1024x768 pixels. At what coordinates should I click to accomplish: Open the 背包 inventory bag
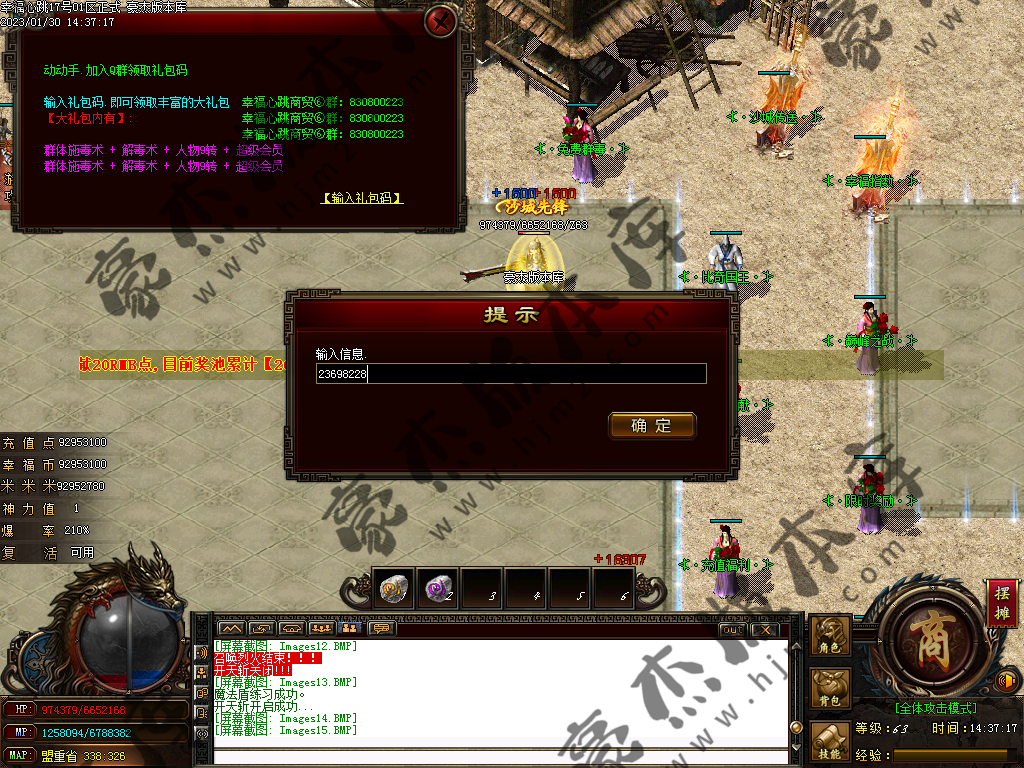(x=830, y=690)
